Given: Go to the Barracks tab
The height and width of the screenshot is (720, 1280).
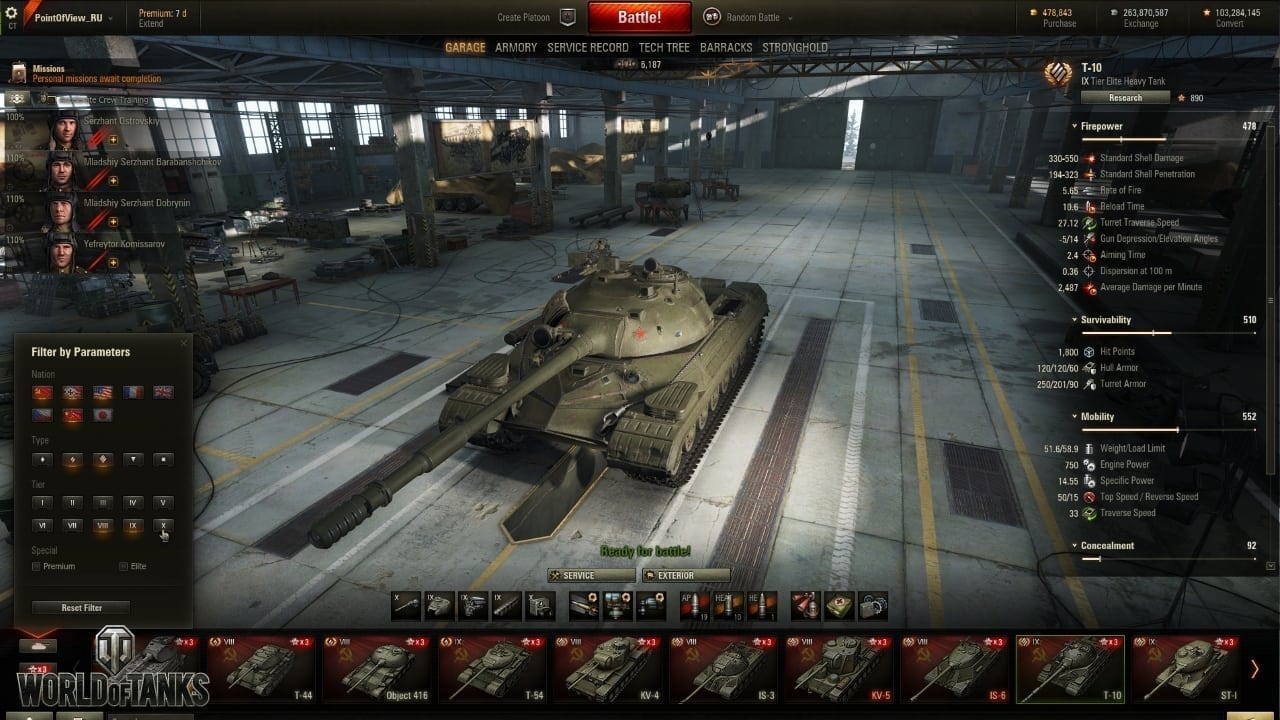Looking at the screenshot, I should coord(726,47).
